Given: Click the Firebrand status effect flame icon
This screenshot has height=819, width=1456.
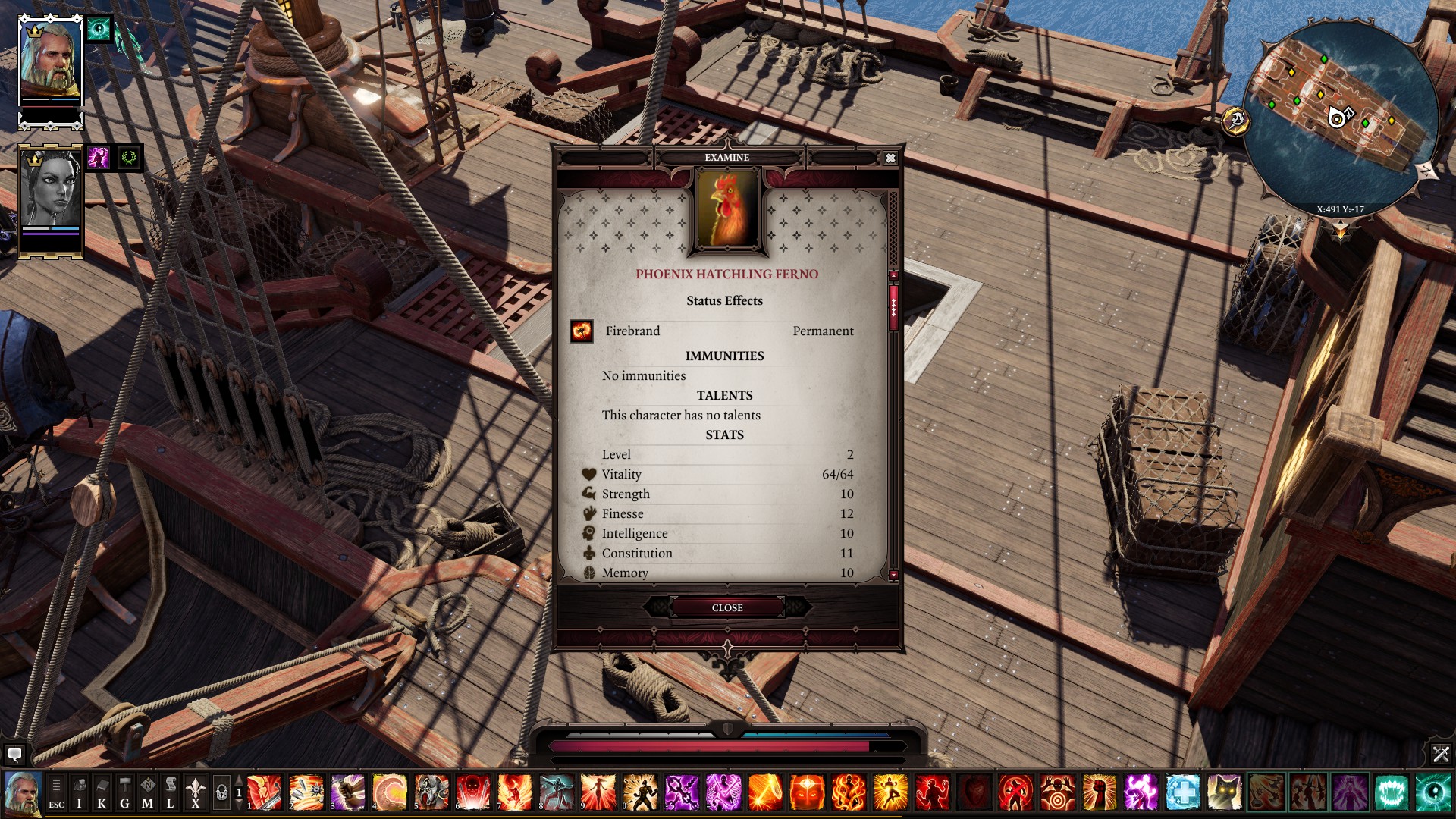Looking at the screenshot, I should pyautogui.click(x=582, y=331).
